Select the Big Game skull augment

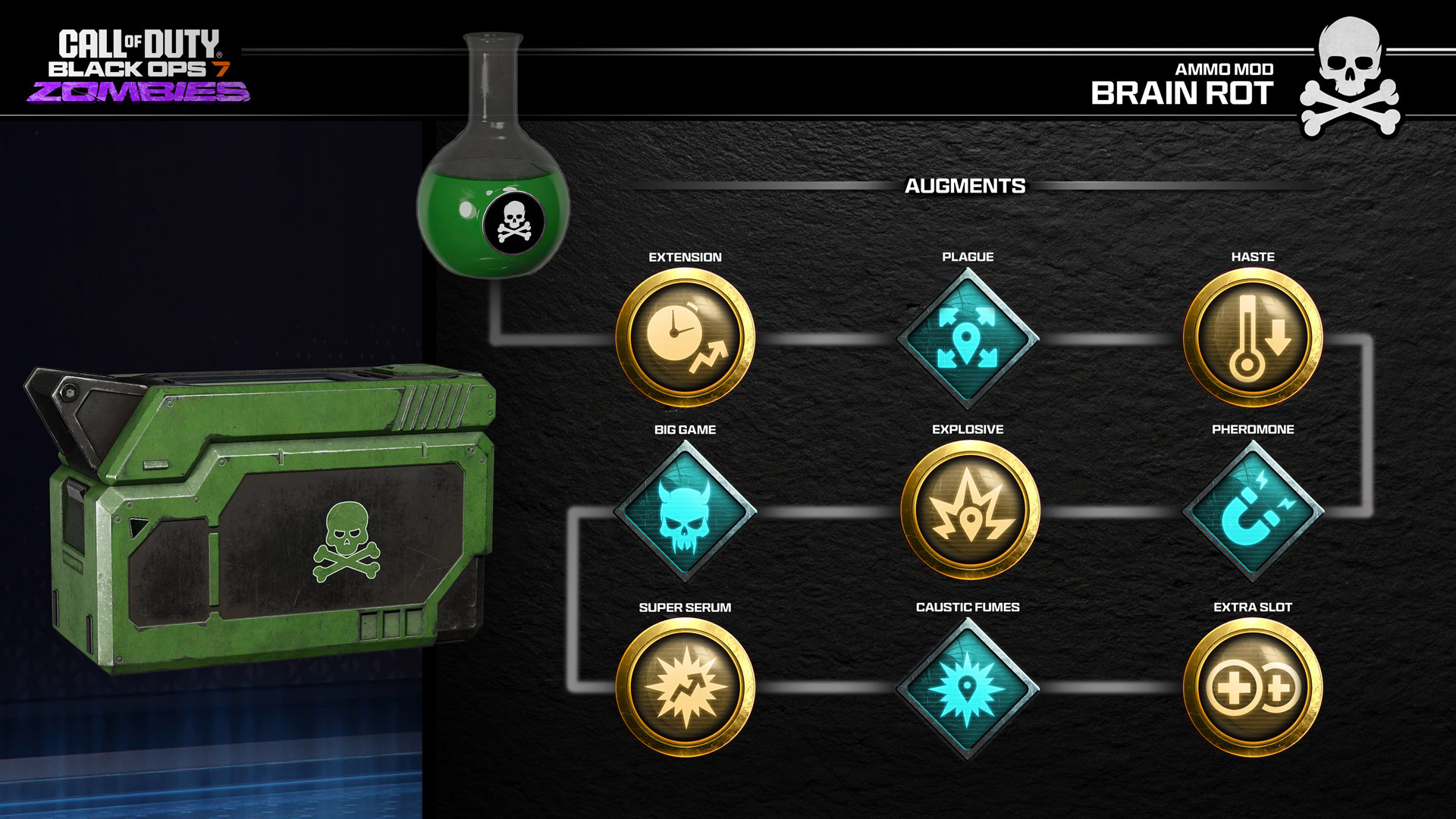pos(685,511)
